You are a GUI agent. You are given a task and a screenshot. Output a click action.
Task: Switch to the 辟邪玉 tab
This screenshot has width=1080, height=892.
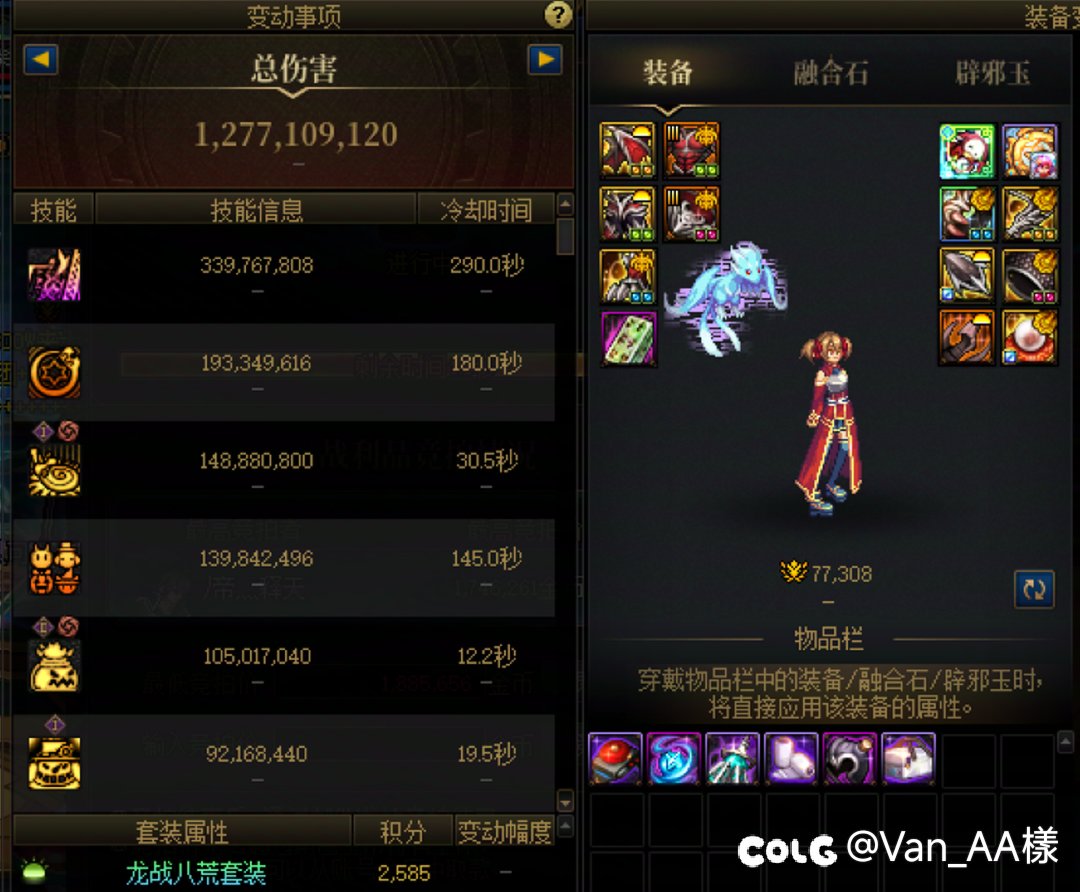(x=992, y=74)
